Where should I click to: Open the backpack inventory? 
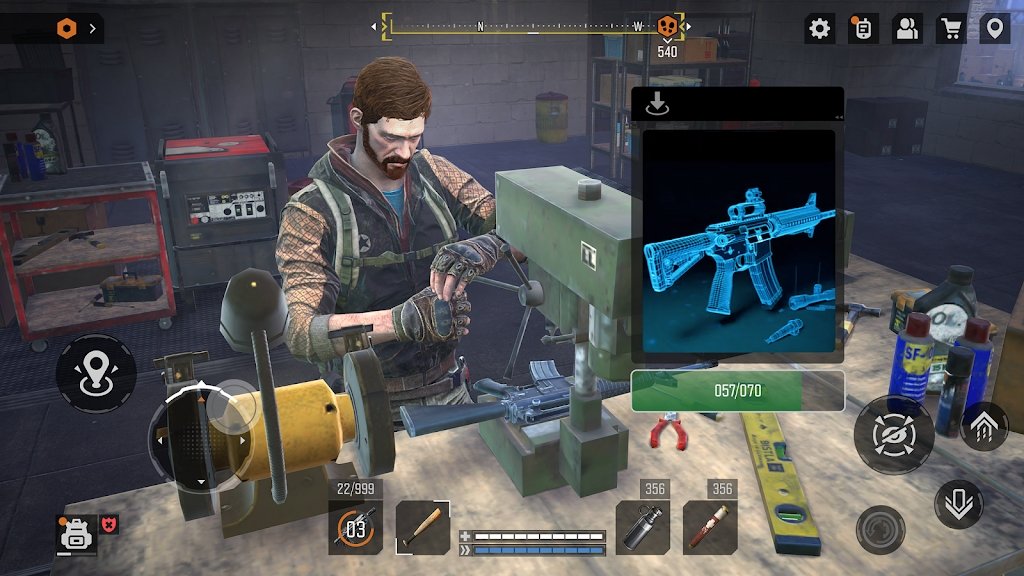(x=75, y=533)
